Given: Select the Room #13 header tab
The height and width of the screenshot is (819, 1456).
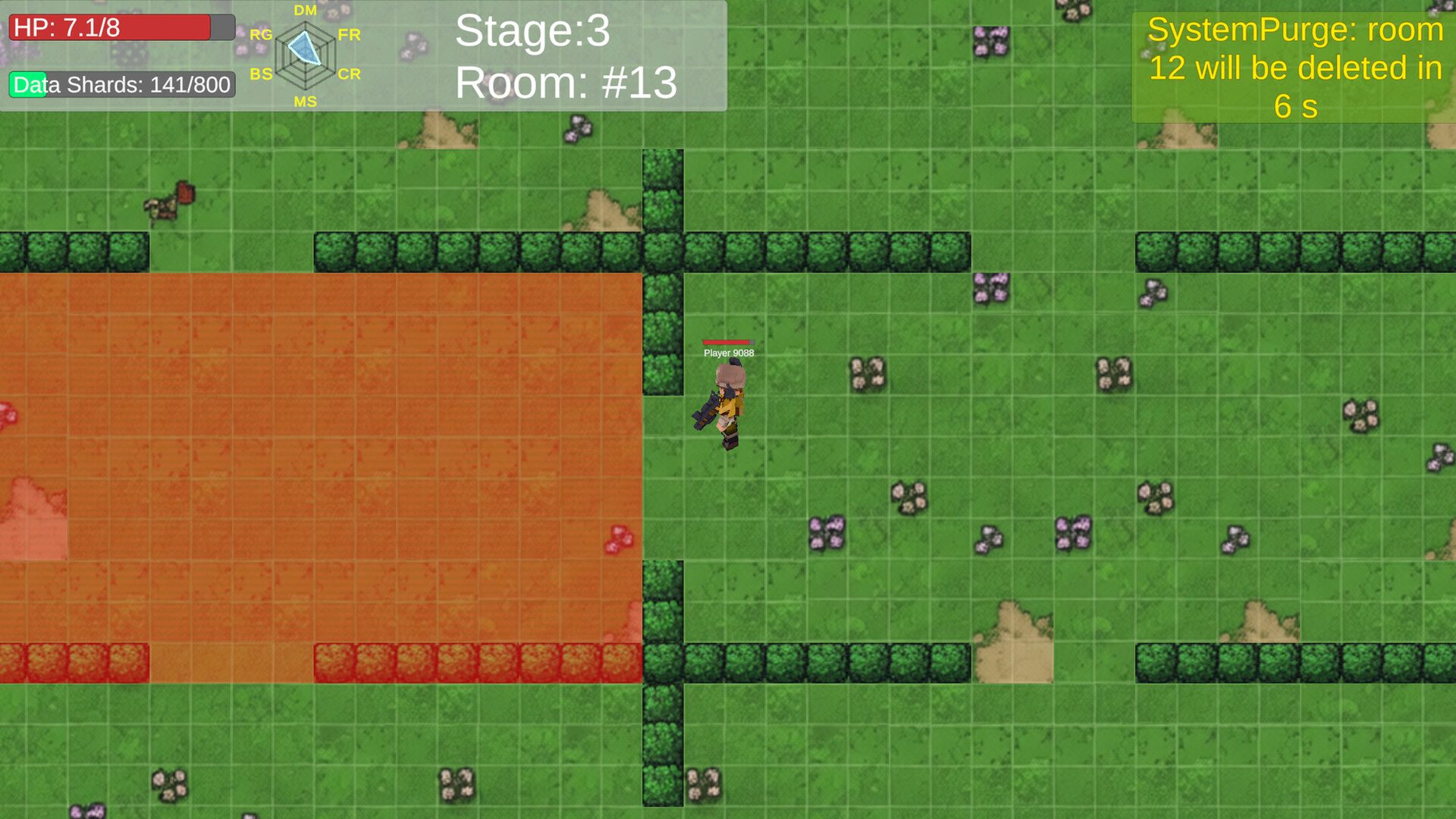Looking at the screenshot, I should click(566, 83).
